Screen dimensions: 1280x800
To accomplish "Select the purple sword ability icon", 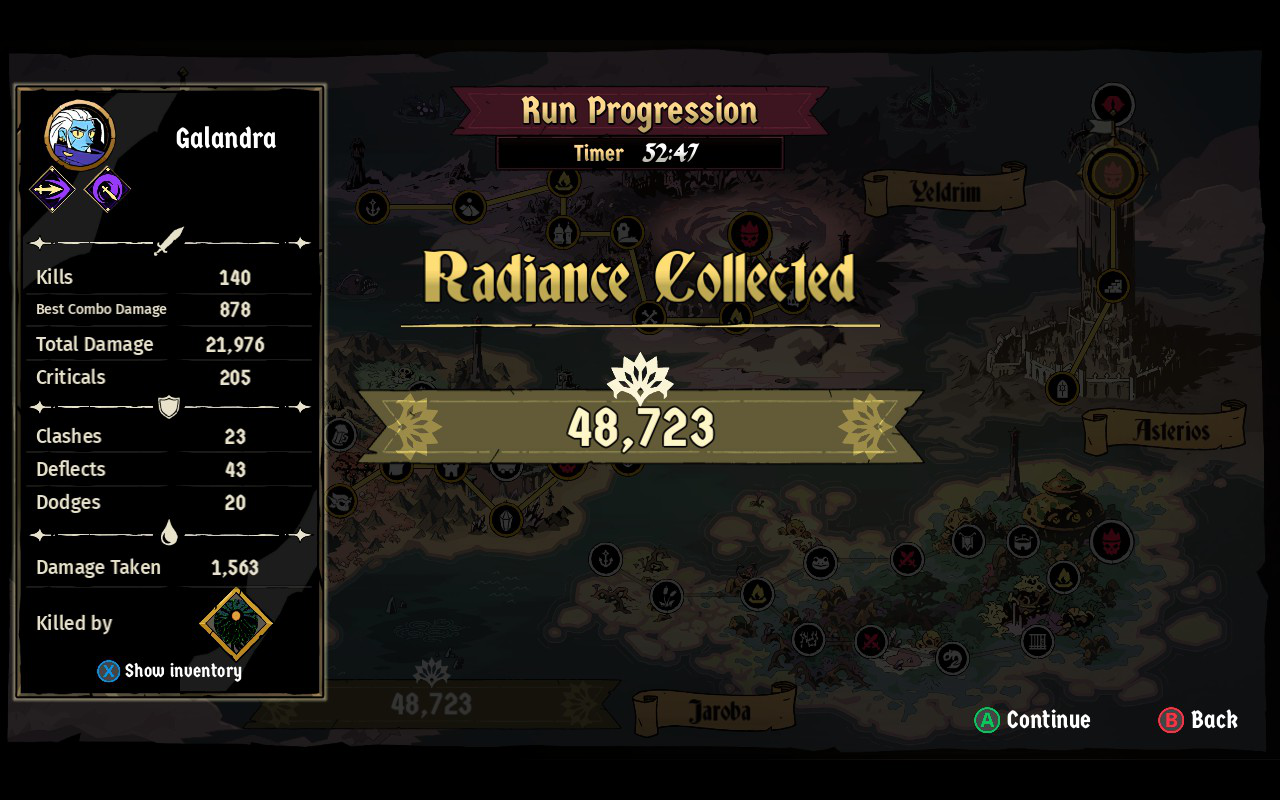I will click(x=106, y=188).
